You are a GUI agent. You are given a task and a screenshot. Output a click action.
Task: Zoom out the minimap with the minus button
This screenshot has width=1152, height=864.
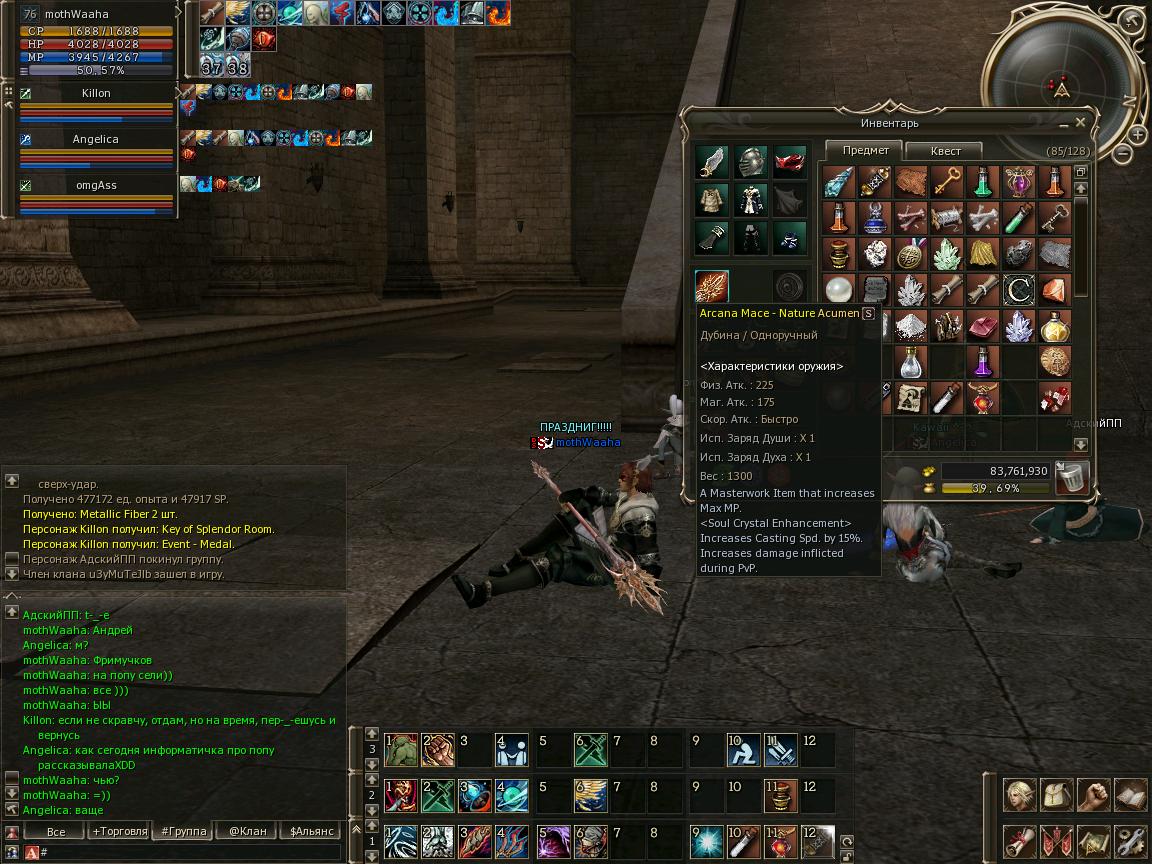[1123, 154]
